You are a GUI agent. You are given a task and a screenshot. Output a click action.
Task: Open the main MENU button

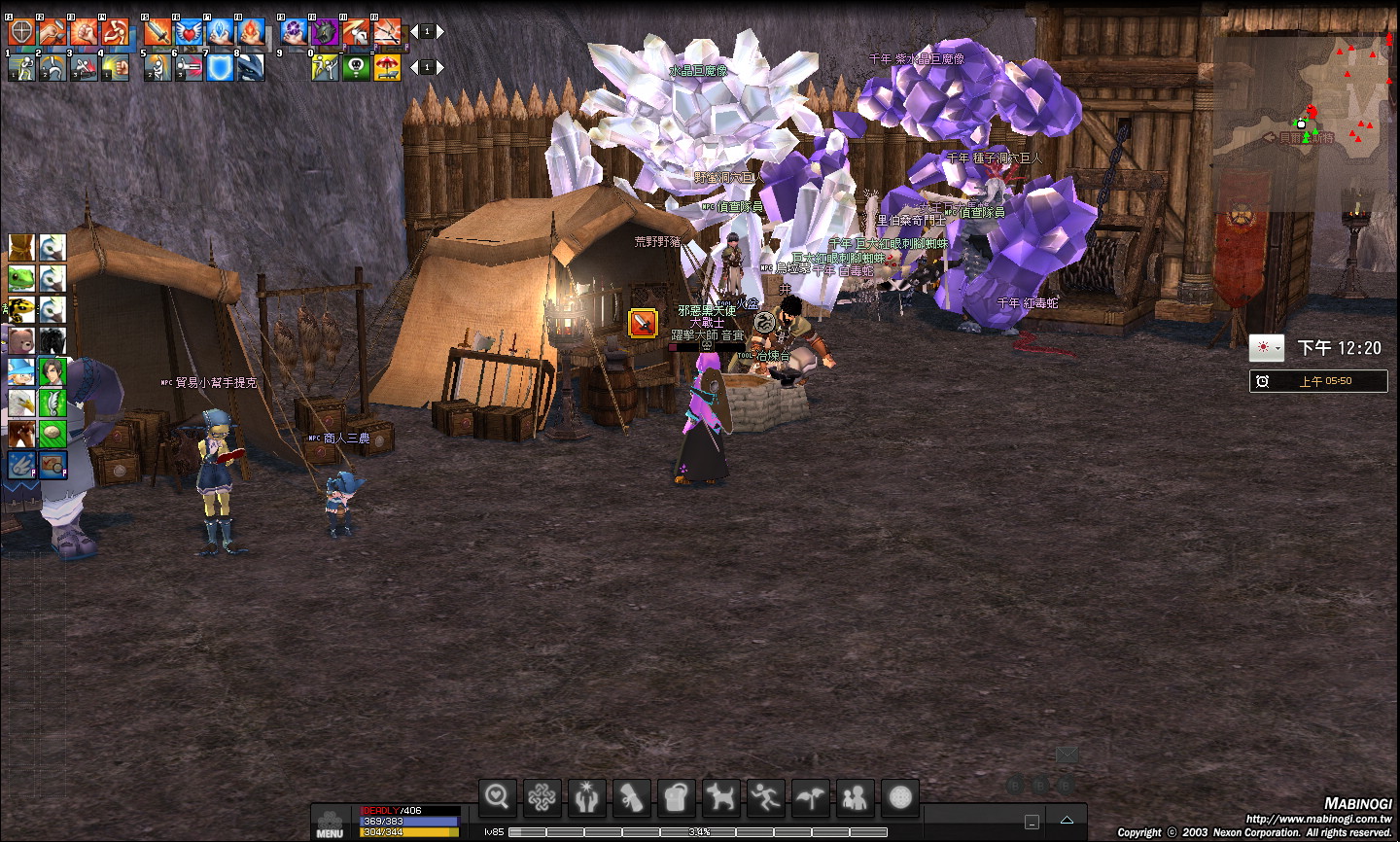(x=330, y=824)
